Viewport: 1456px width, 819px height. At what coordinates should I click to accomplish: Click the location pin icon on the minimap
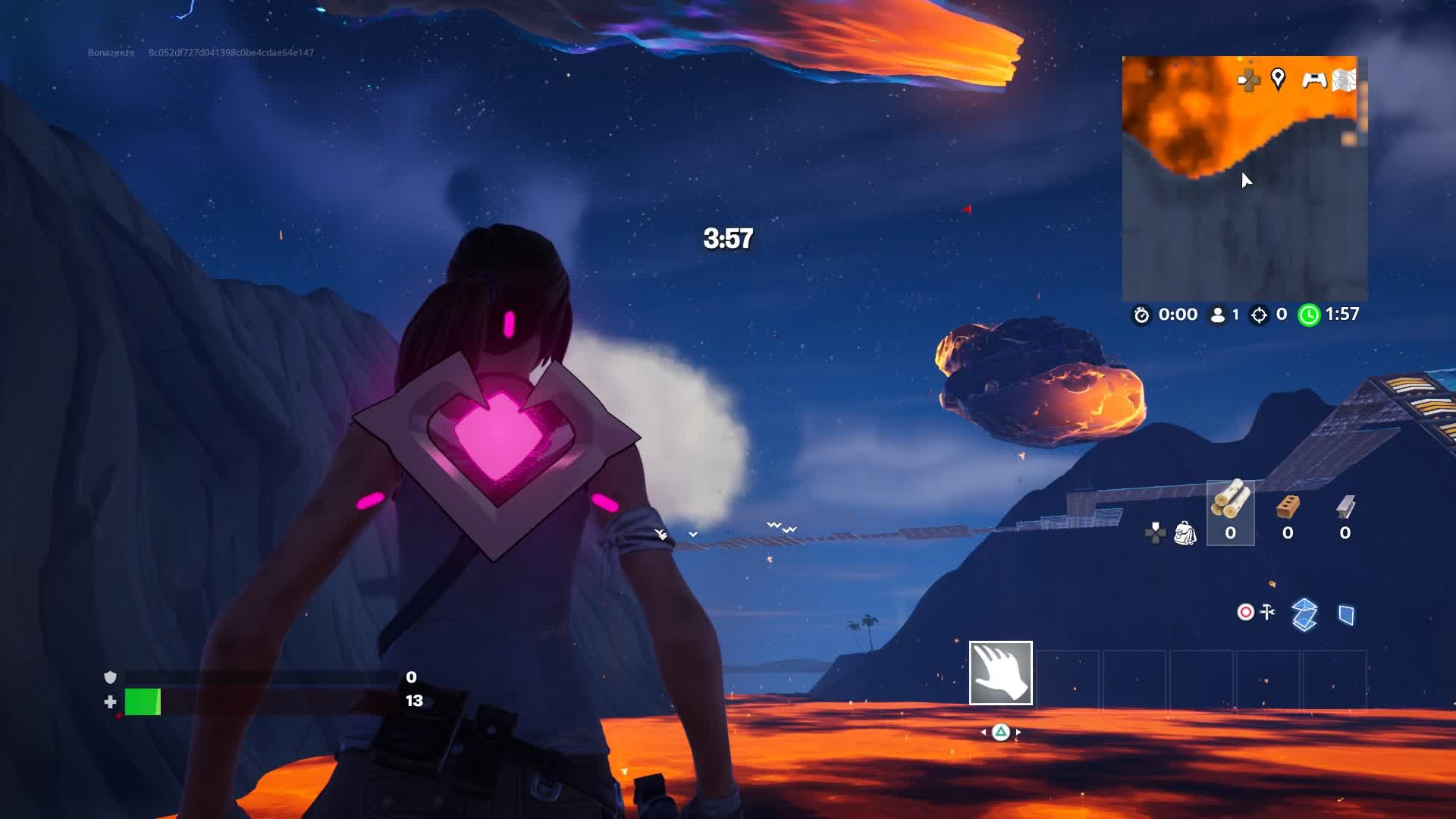(x=1279, y=80)
